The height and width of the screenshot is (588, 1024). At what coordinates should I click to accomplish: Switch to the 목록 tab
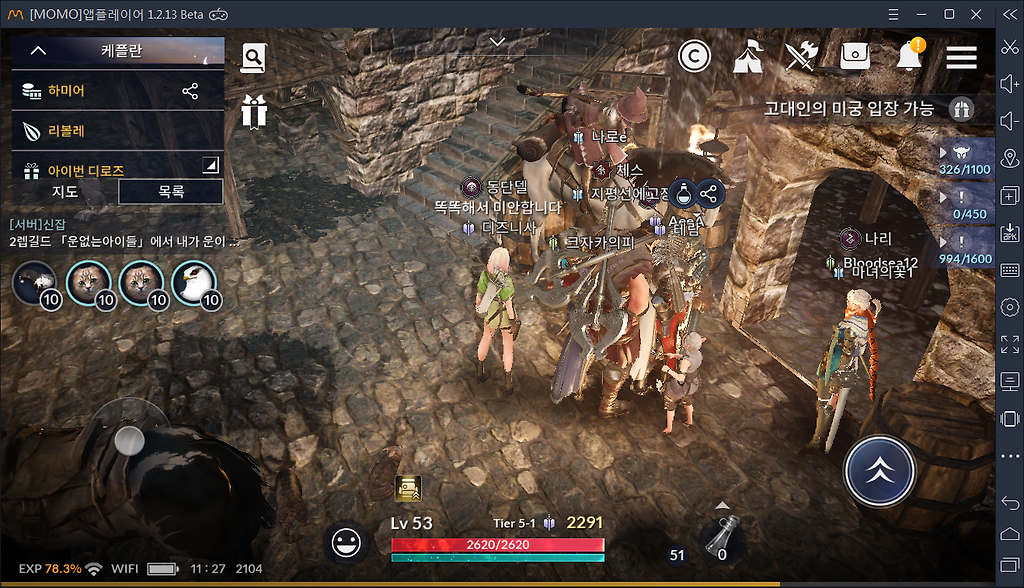pos(171,192)
